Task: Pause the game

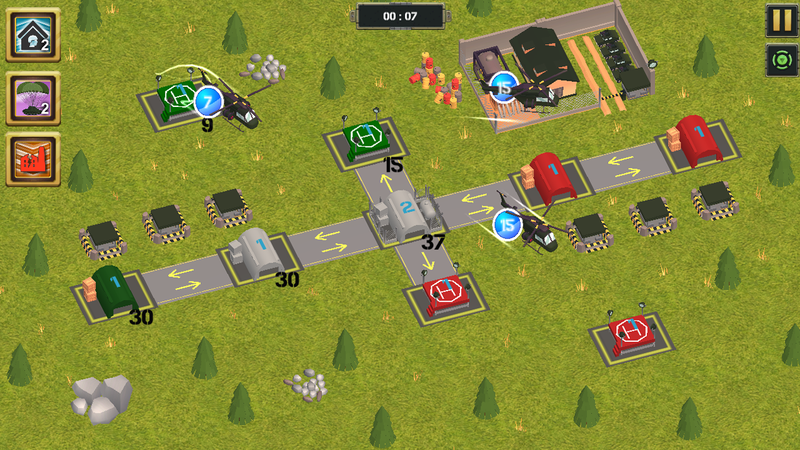Action: [781, 20]
